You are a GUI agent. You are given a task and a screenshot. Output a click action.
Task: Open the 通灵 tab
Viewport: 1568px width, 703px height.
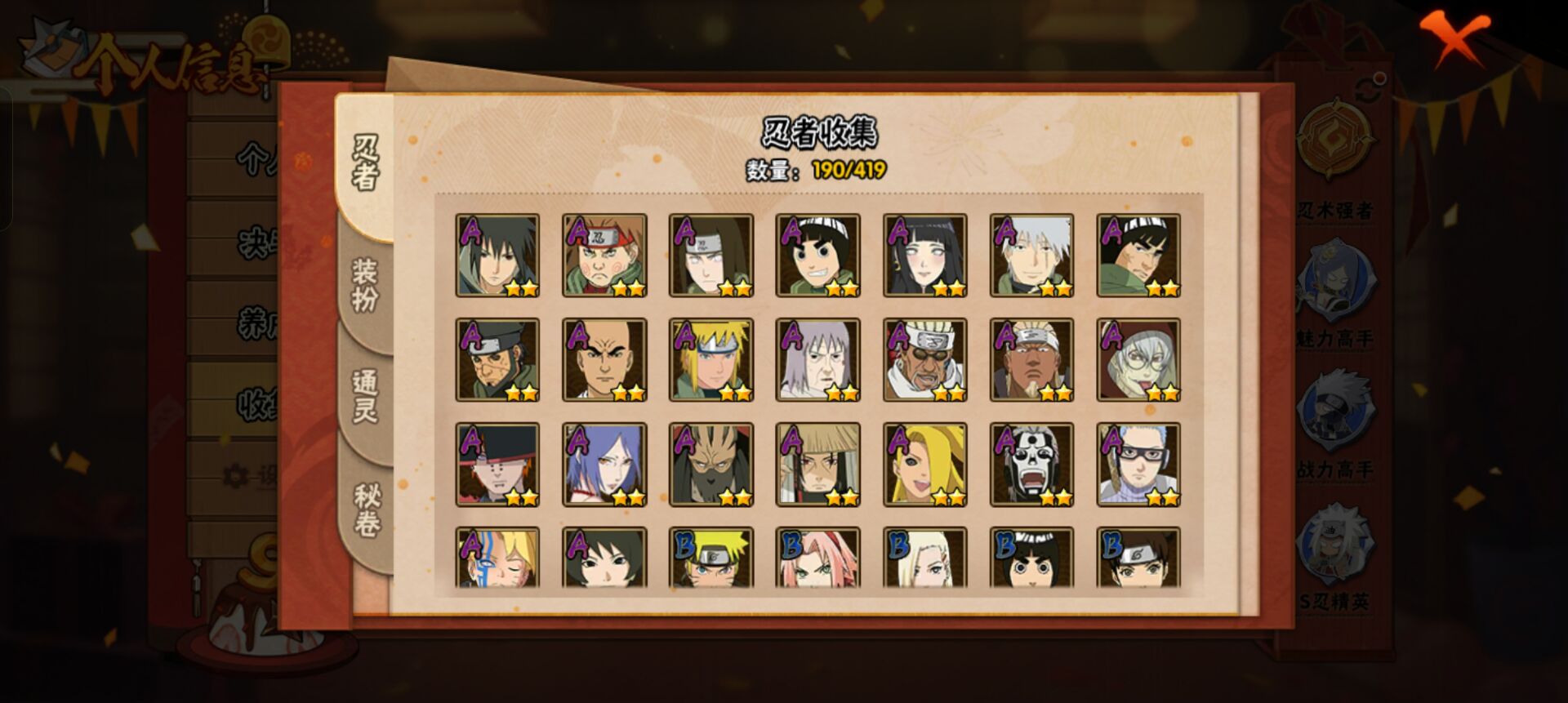tap(364, 396)
